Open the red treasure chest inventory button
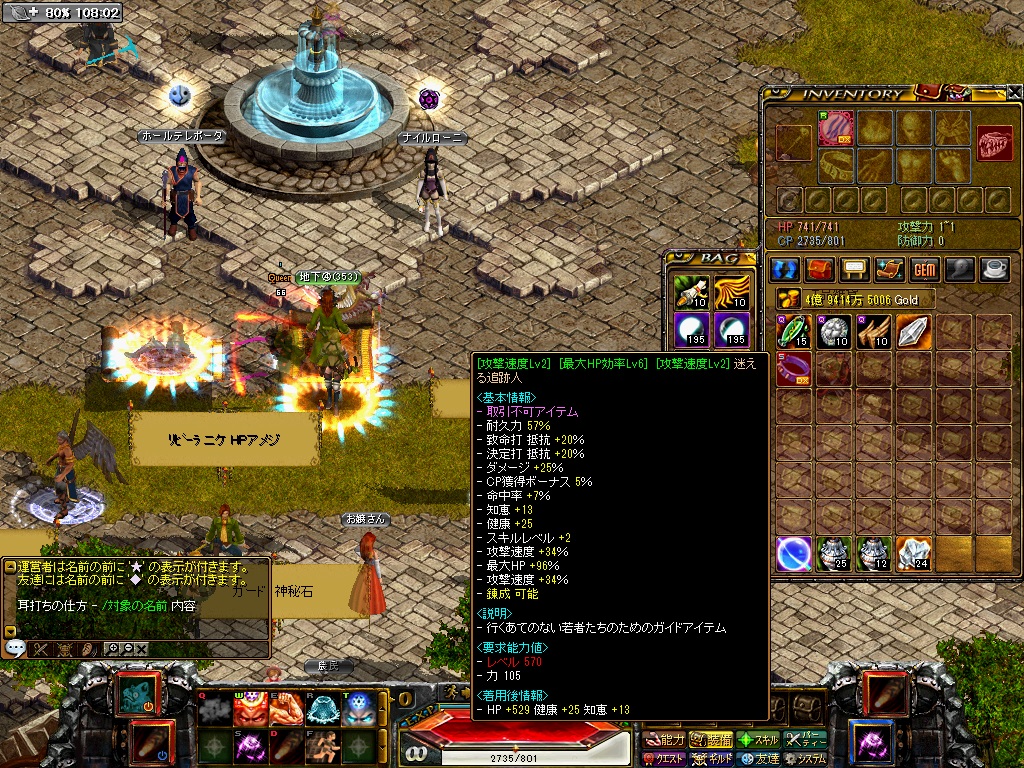The image size is (1024, 768). 820,270
